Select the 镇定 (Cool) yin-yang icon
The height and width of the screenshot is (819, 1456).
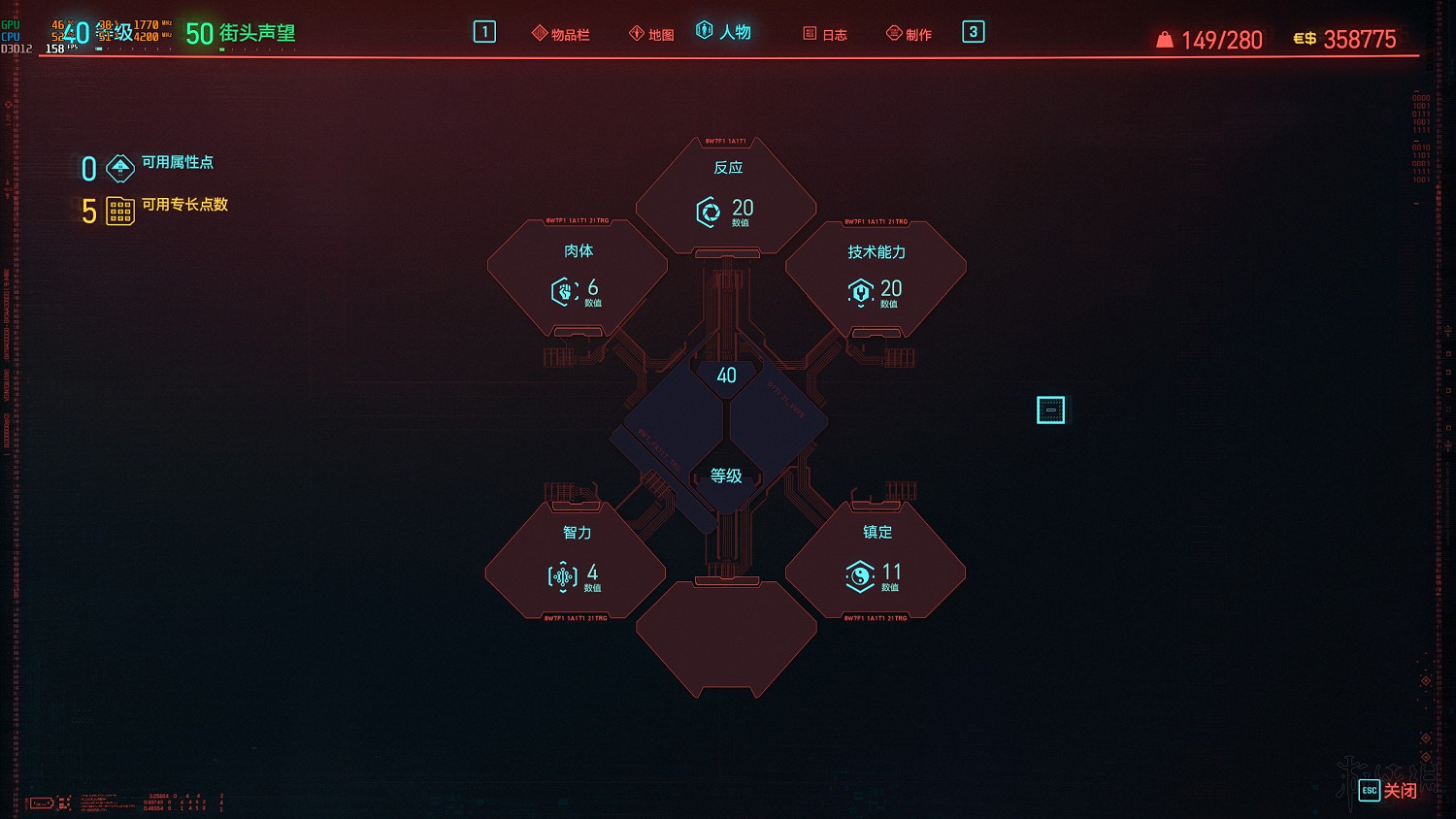coord(861,575)
